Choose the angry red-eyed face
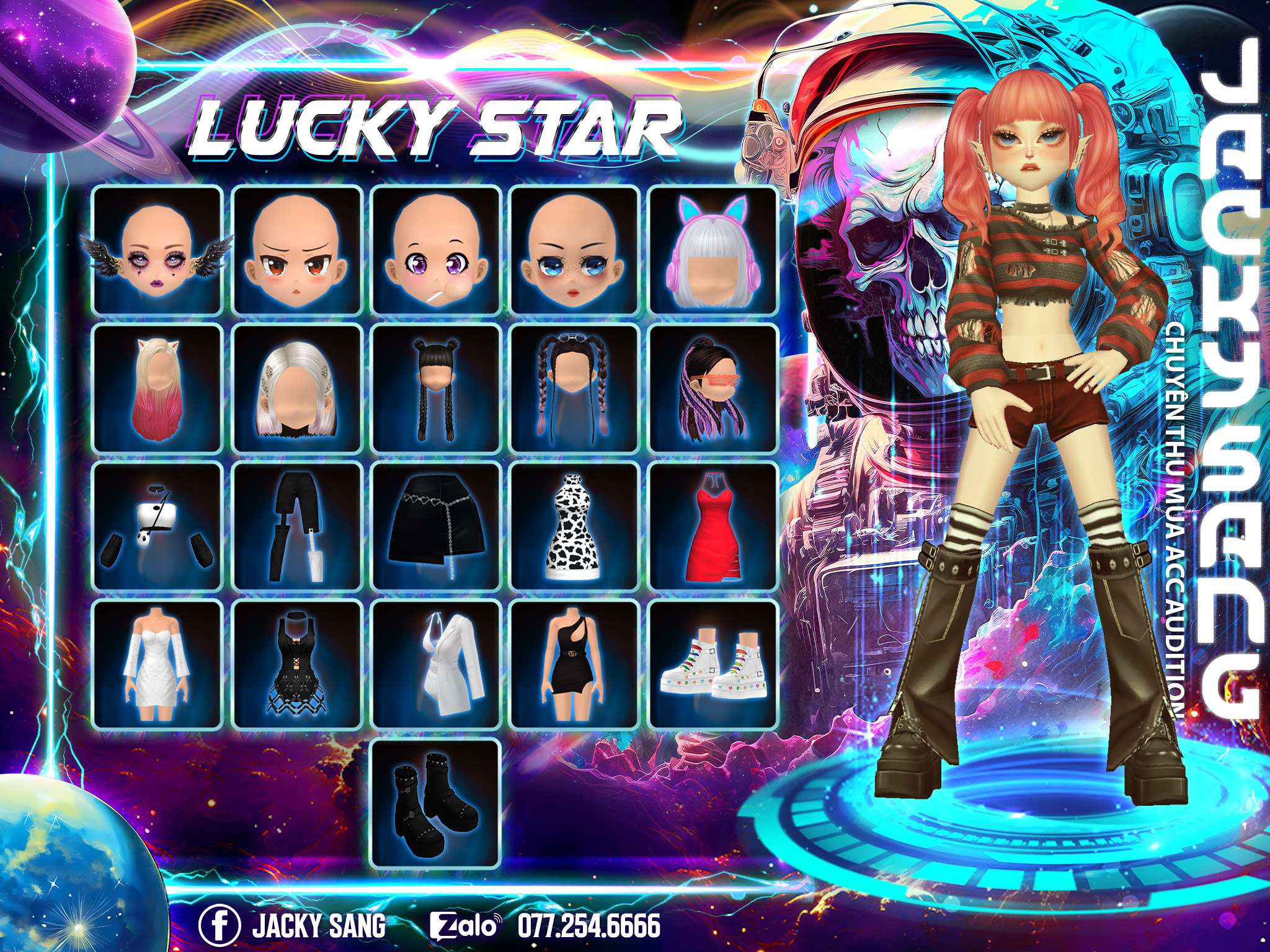This screenshot has height=952, width=1270. tap(297, 251)
